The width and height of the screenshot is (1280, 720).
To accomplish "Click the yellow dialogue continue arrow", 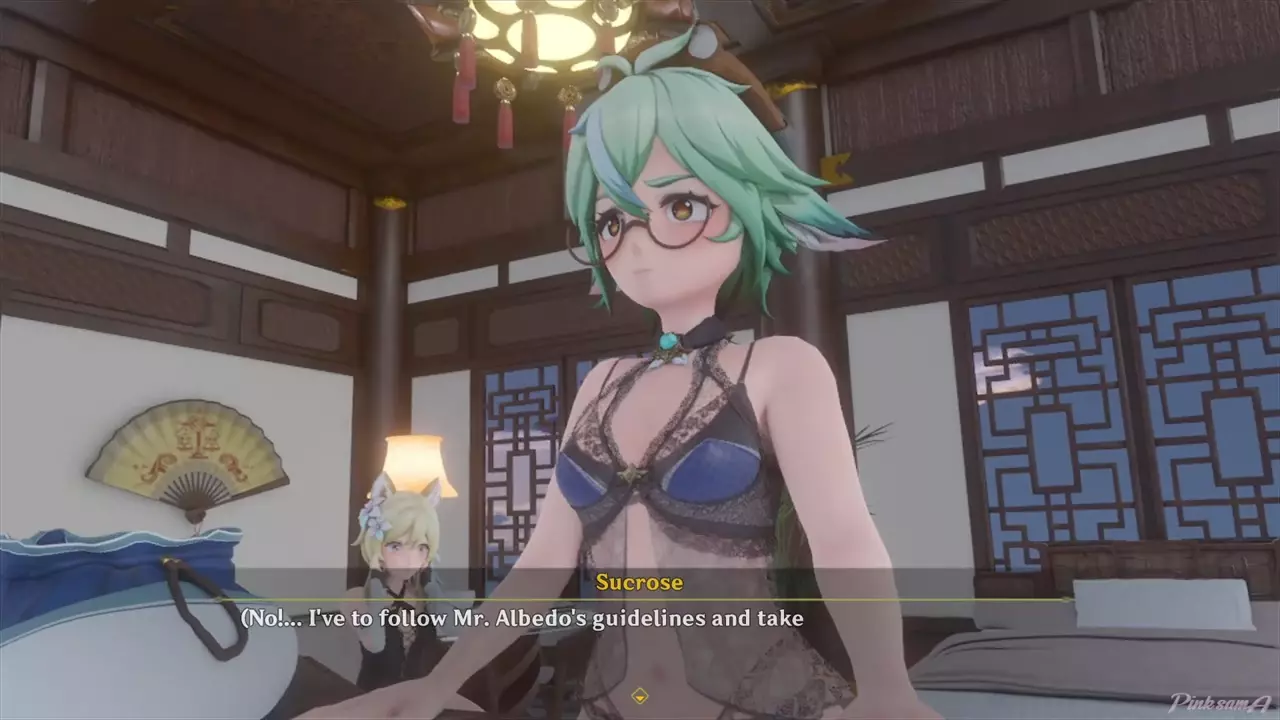I will tap(640, 695).
